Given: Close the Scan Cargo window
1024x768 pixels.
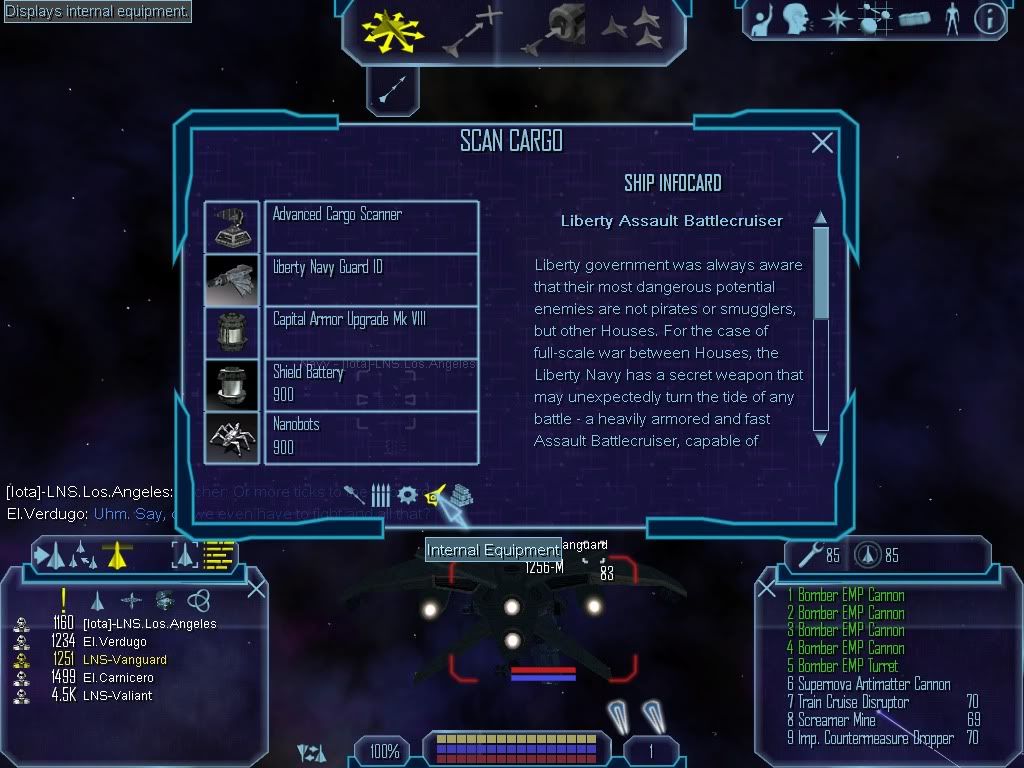Looking at the screenshot, I should pyautogui.click(x=822, y=143).
